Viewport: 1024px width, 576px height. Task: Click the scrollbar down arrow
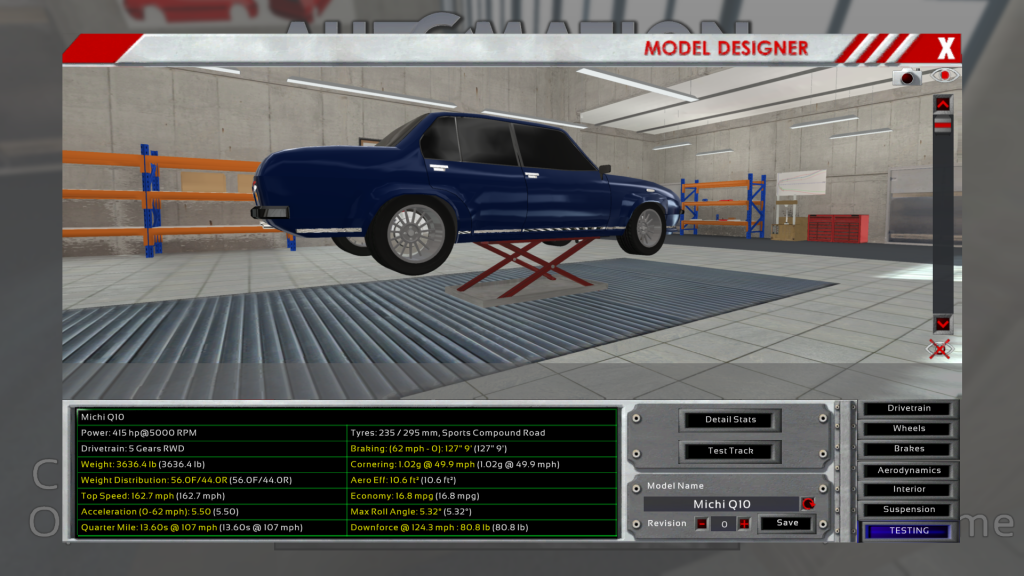[x=942, y=324]
